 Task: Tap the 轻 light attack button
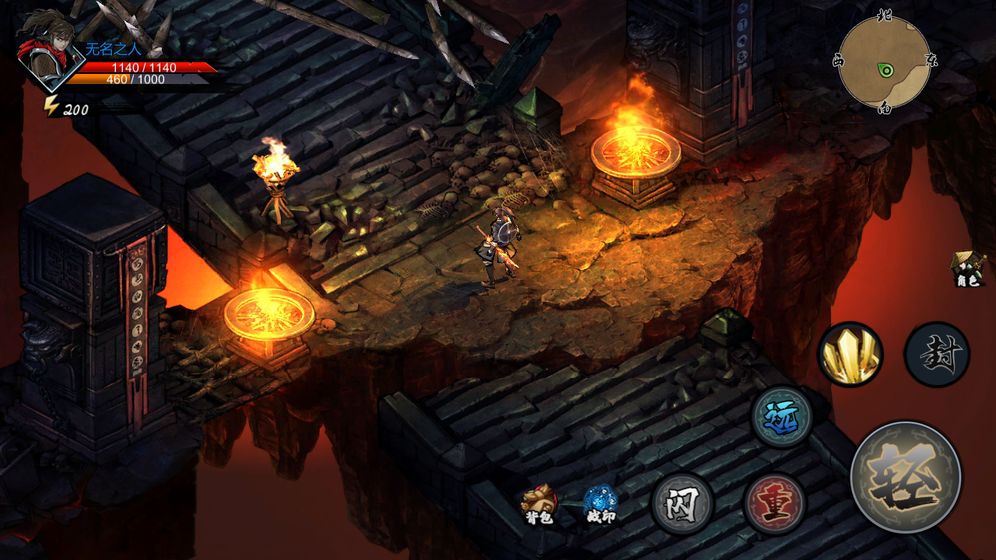coord(906,477)
